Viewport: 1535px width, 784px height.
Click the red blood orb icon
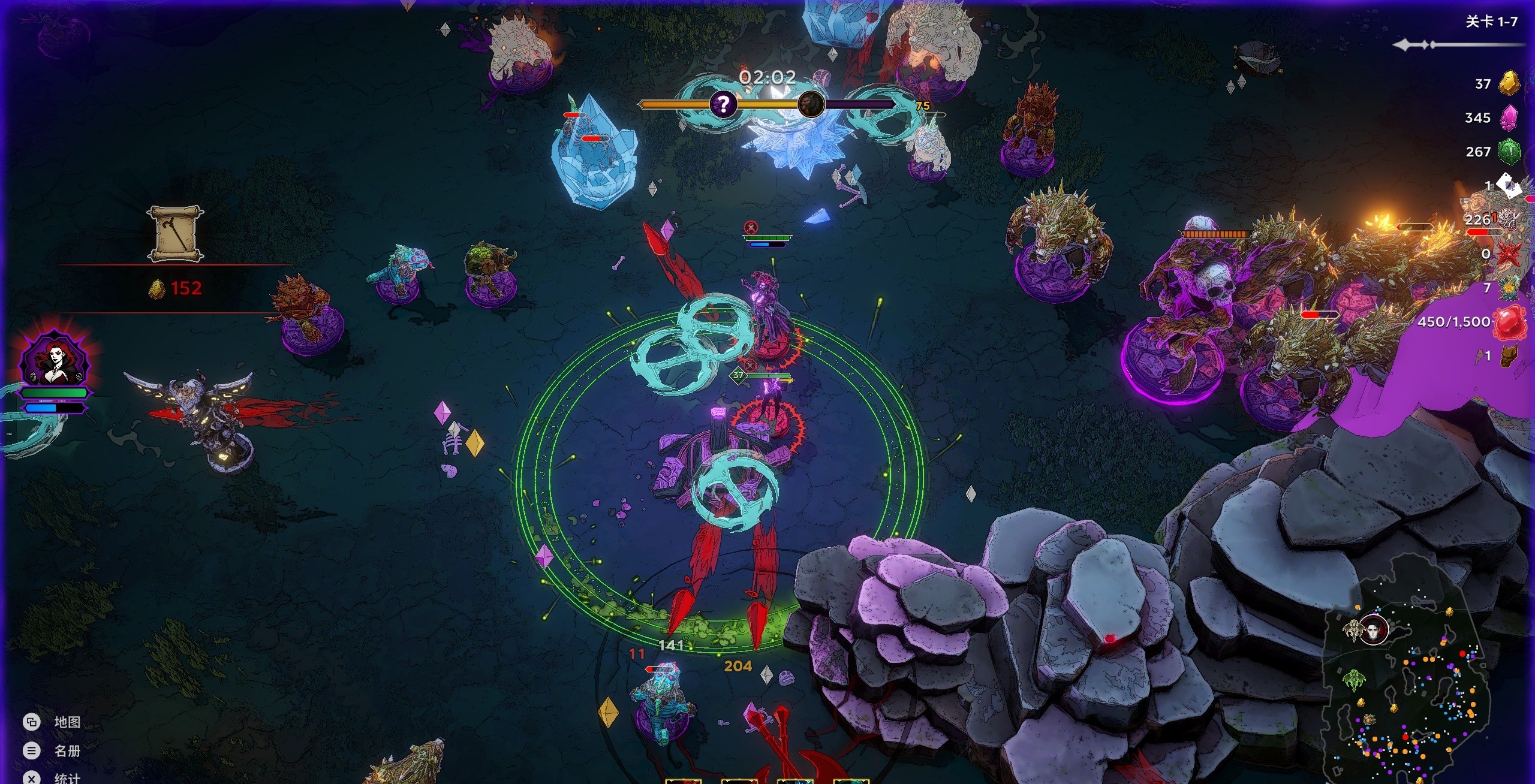pos(1509,322)
